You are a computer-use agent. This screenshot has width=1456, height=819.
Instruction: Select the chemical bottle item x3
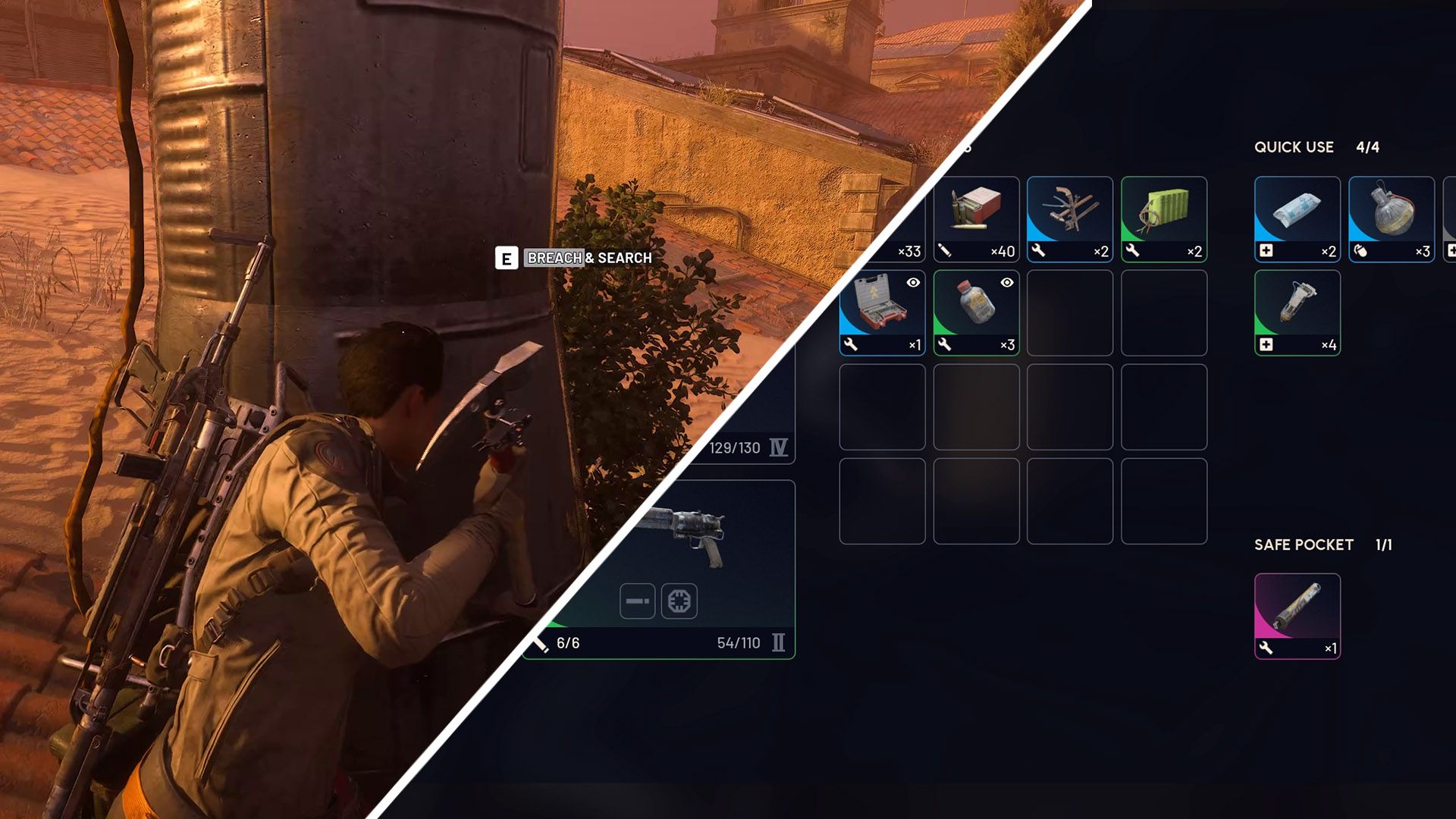click(x=975, y=309)
